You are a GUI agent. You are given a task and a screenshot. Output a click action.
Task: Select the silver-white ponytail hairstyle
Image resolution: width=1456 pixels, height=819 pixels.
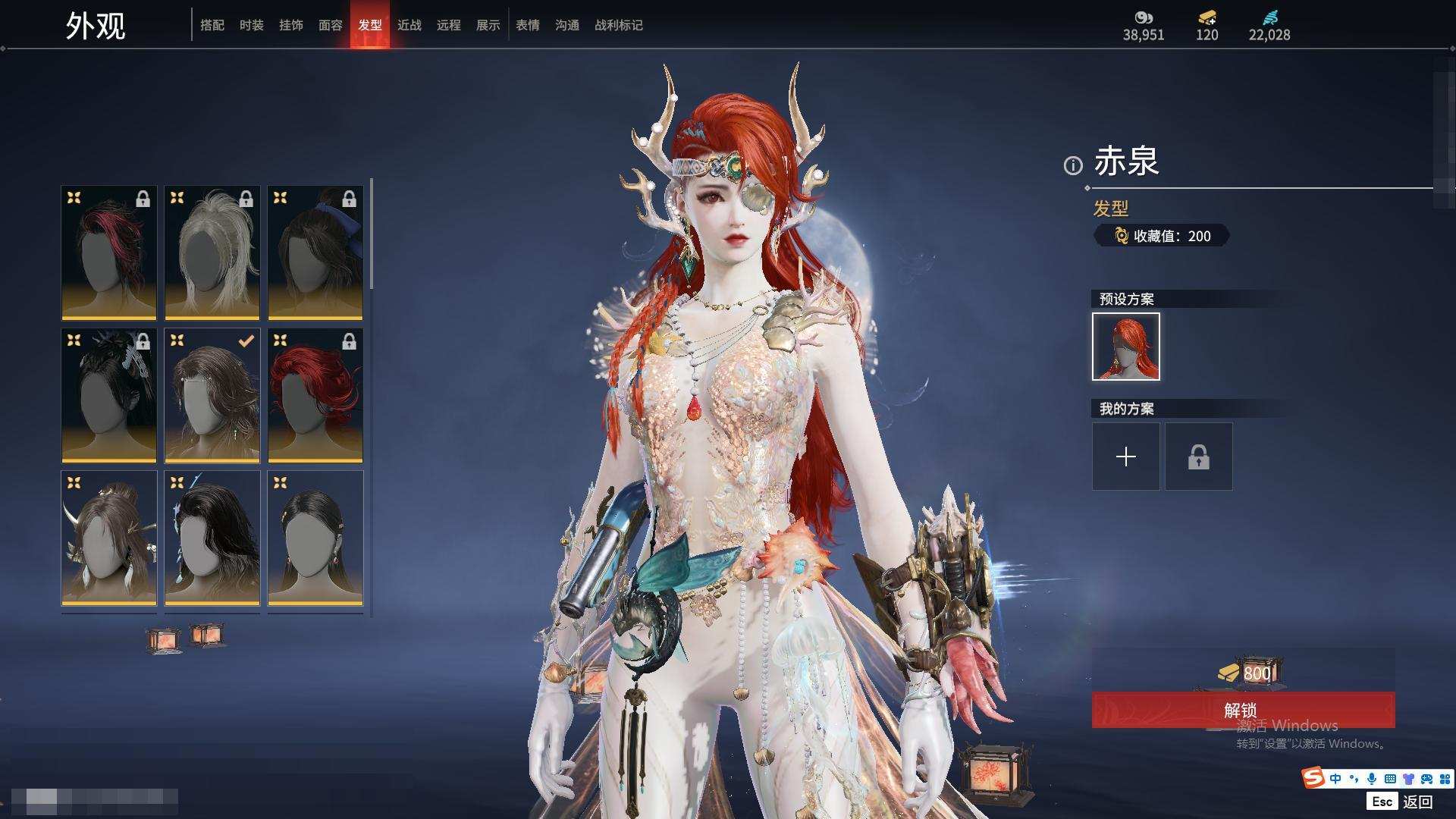tap(212, 253)
